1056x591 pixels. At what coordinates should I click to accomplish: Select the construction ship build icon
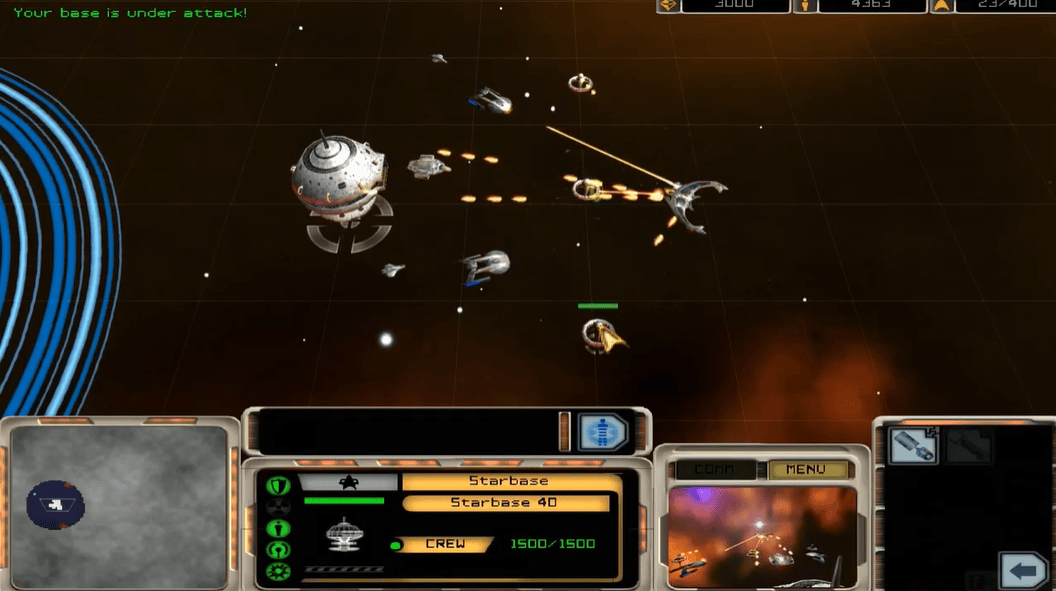(x=912, y=446)
